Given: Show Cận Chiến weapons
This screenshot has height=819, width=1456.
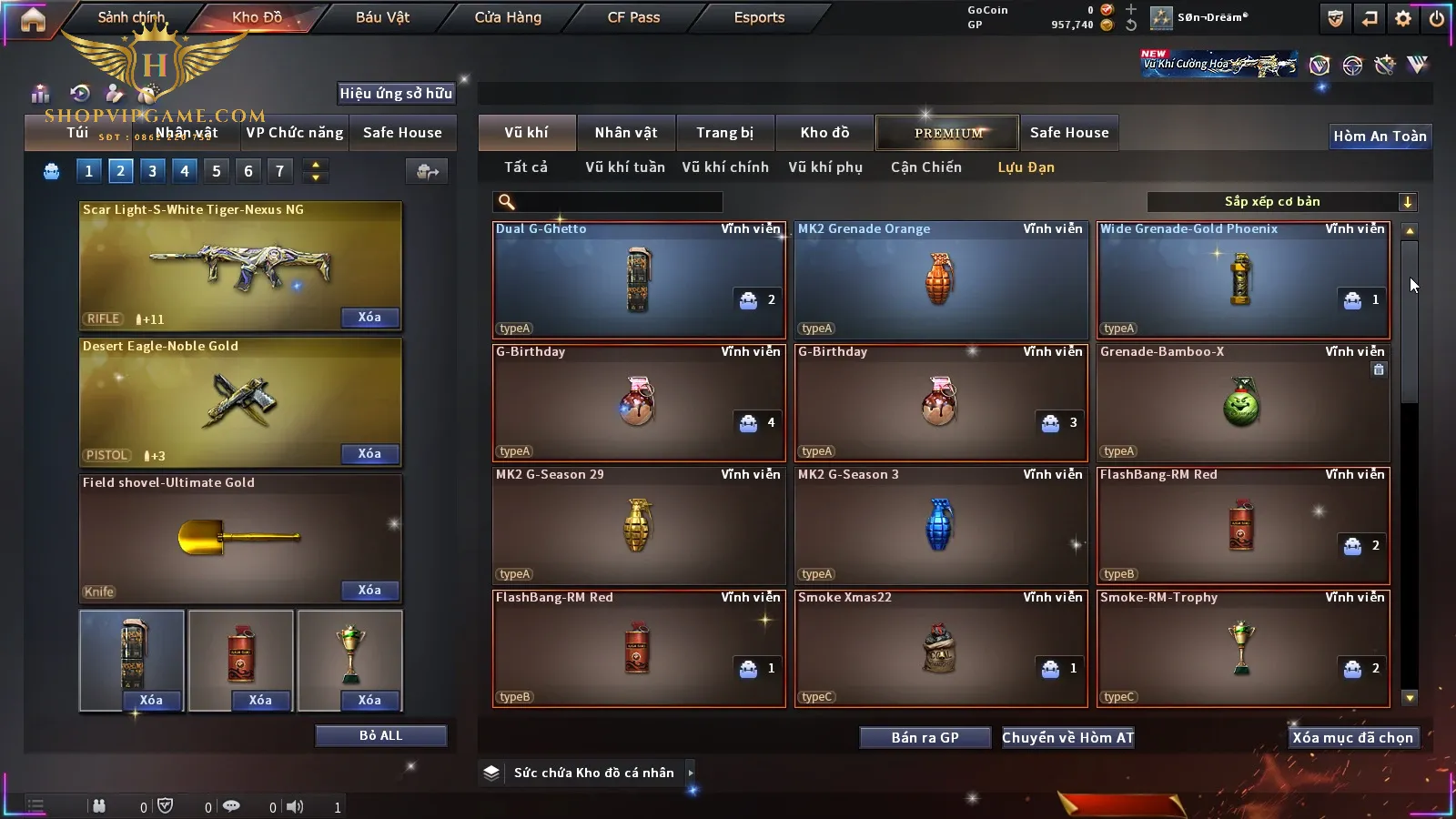Looking at the screenshot, I should coord(925,167).
